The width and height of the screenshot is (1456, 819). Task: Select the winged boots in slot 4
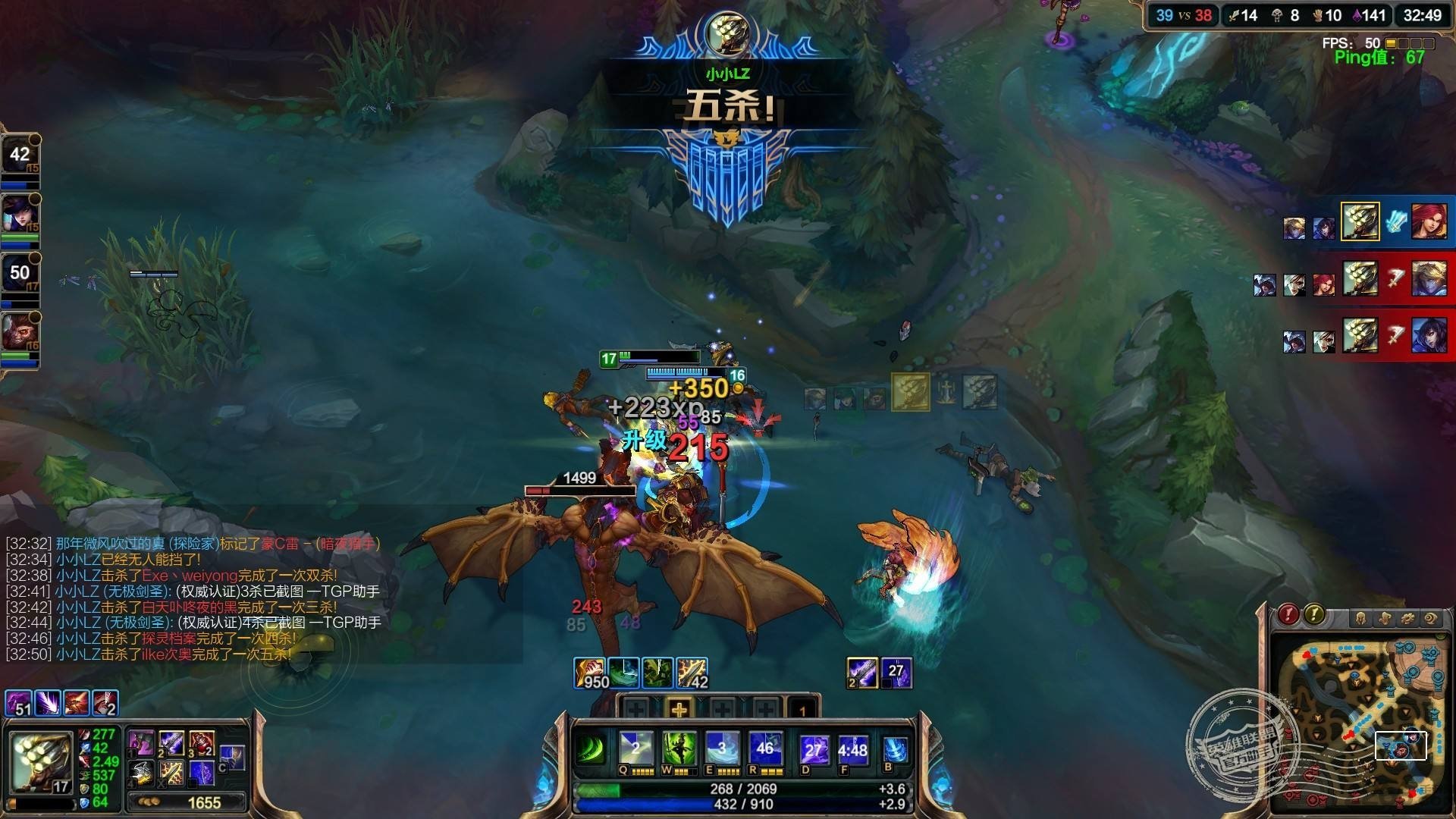pyautogui.click(x=141, y=773)
